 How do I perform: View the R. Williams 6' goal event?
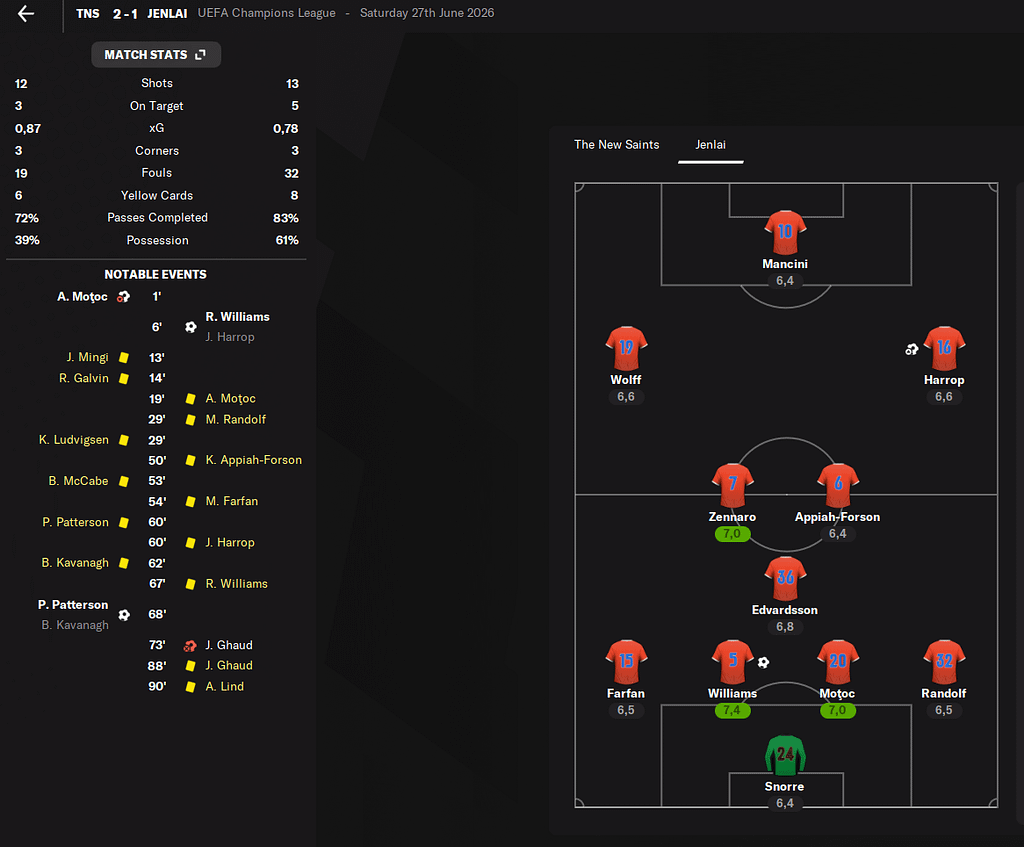pyautogui.click(x=237, y=317)
